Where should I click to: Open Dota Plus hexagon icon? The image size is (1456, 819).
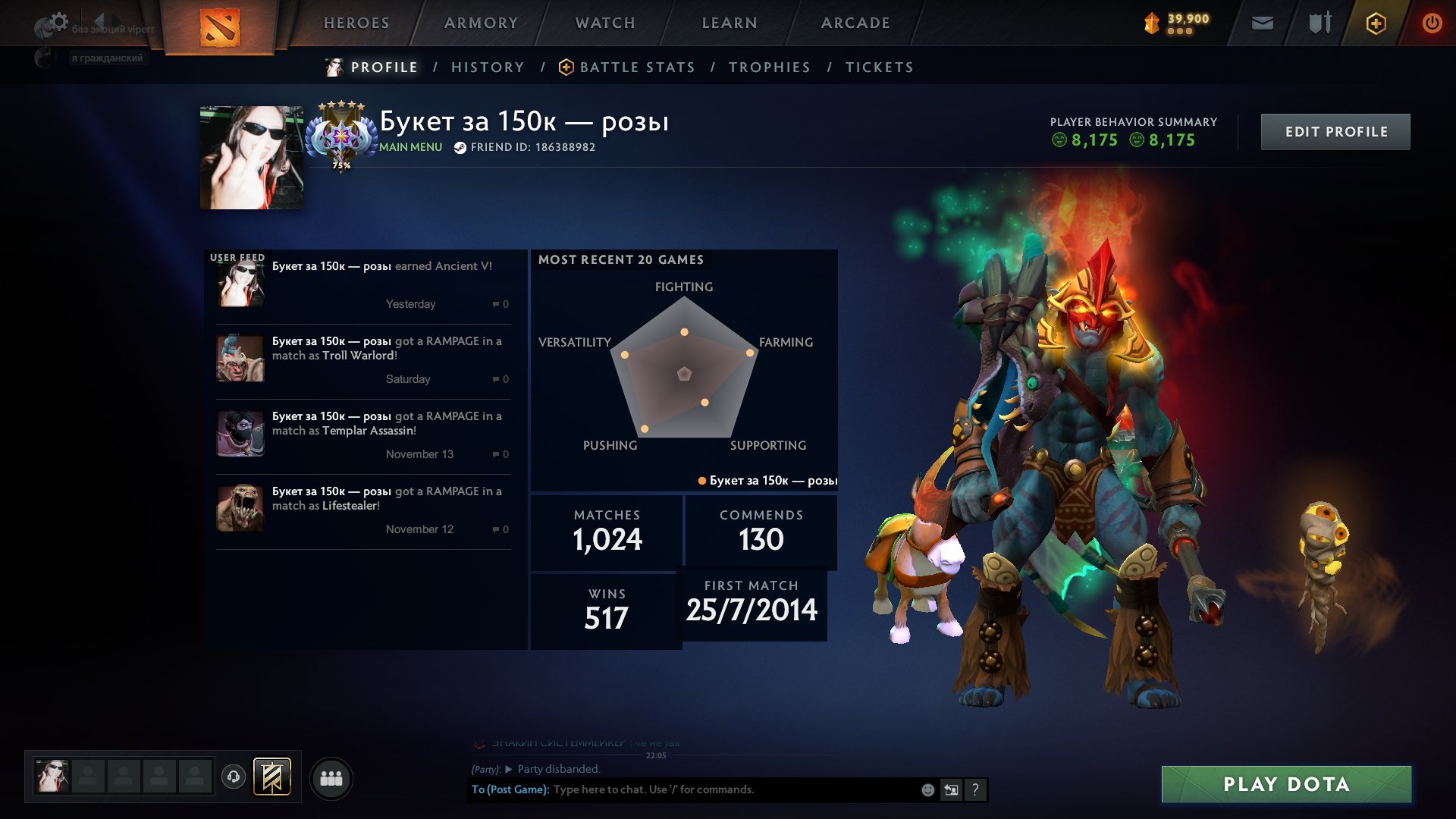click(1375, 24)
